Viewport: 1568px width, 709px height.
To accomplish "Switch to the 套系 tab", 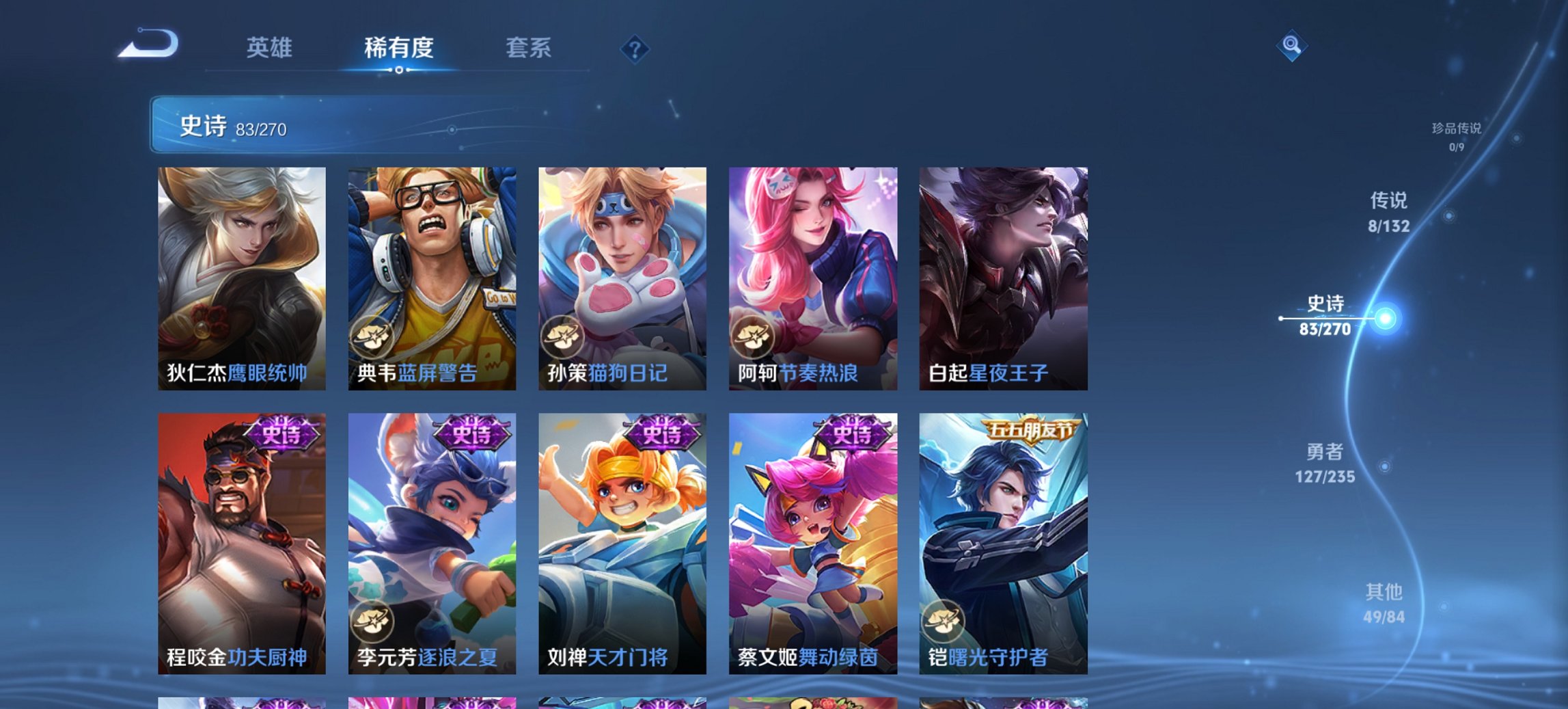I will pyautogui.click(x=529, y=48).
